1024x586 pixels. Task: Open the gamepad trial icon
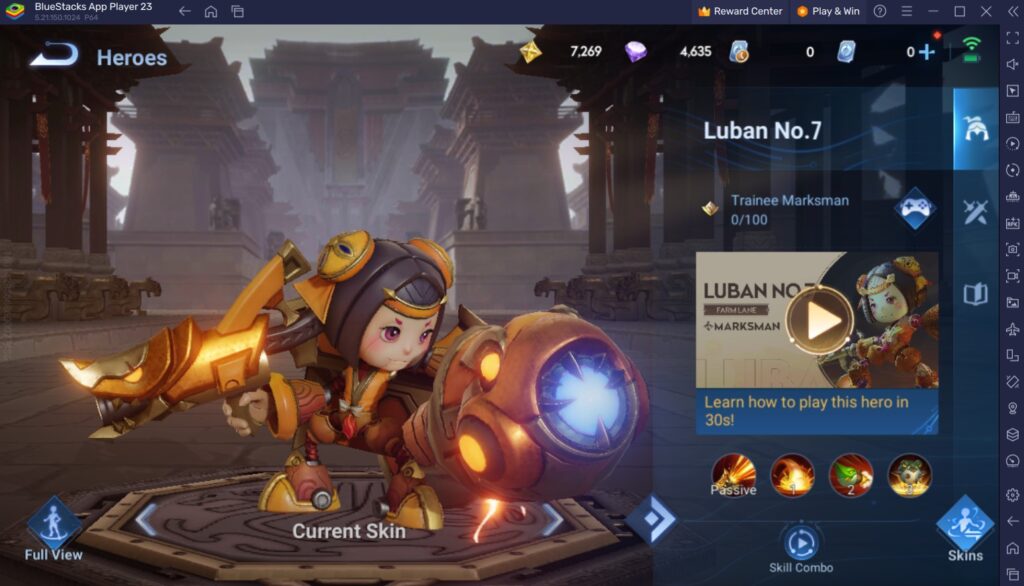click(x=915, y=208)
